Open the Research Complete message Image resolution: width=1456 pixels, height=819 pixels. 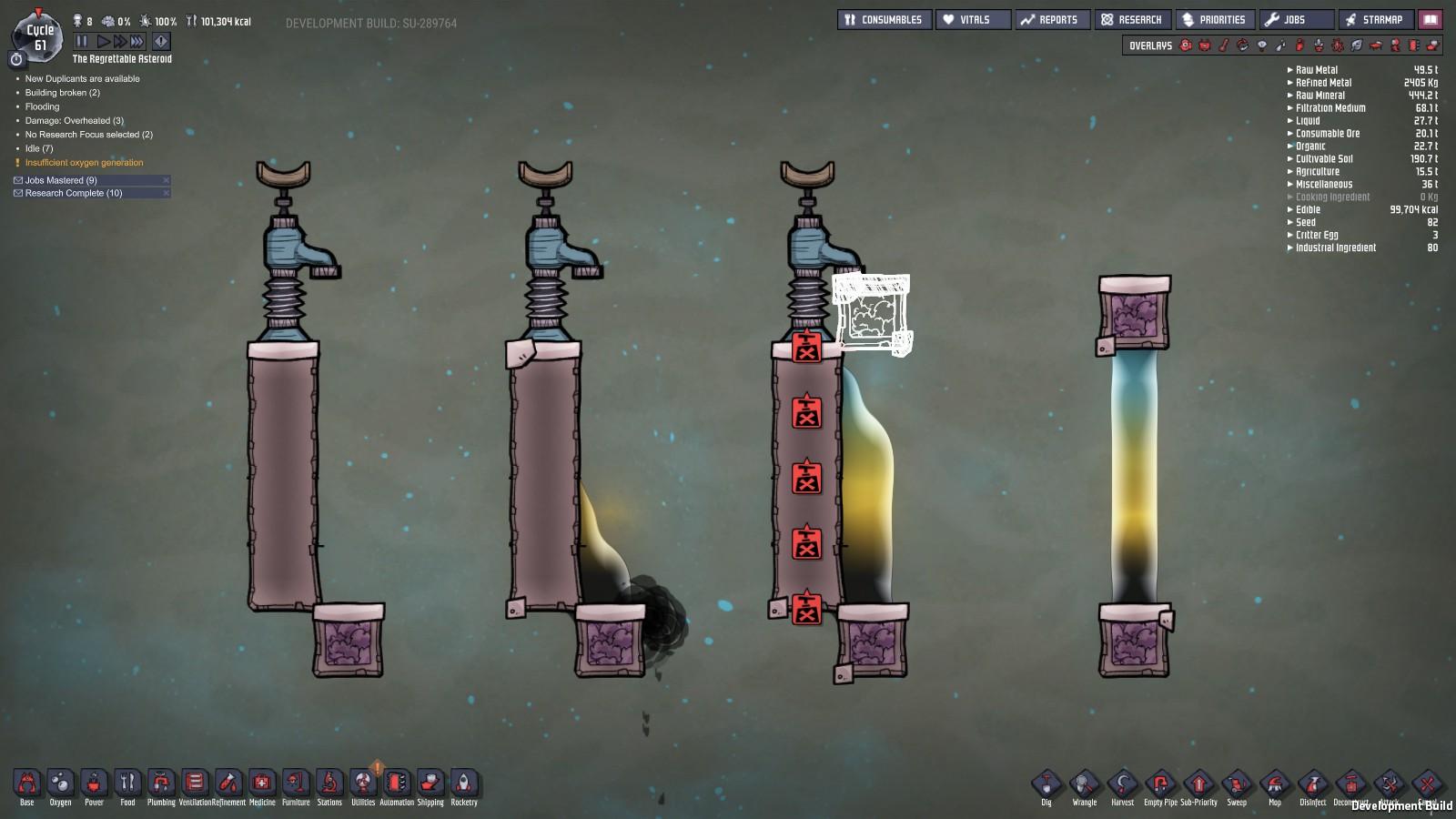(x=73, y=193)
